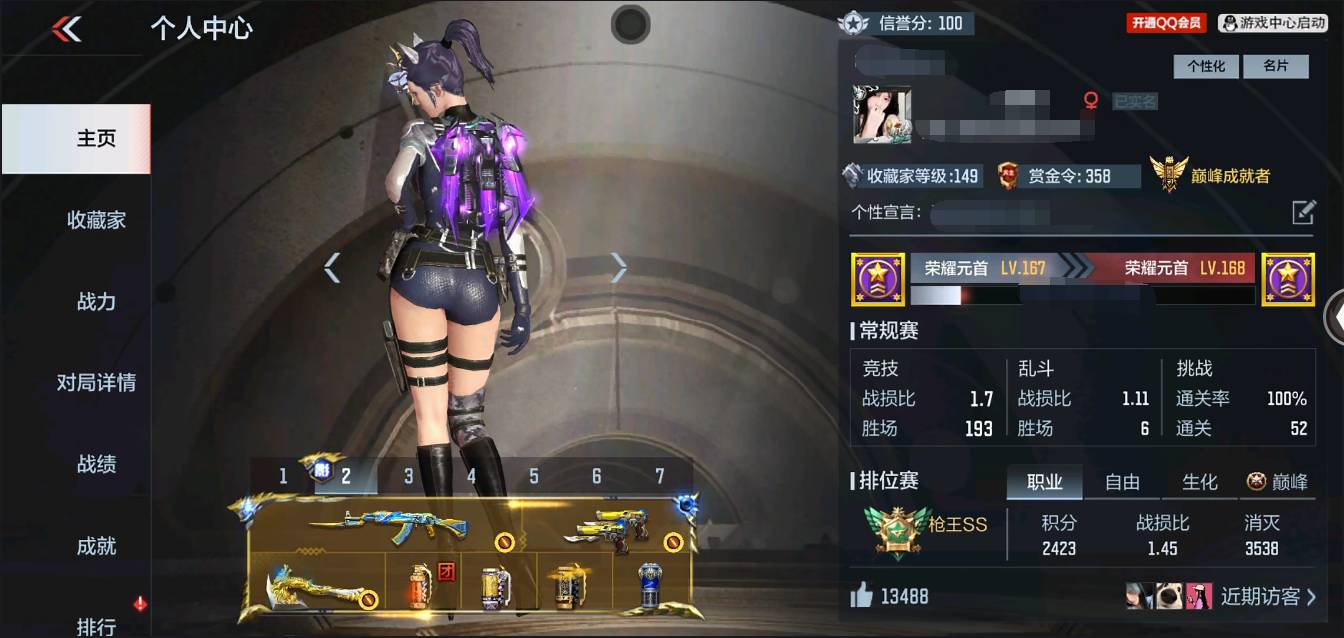Viewport: 1344px width, 638px height.
Task: Switch ranked stats to 自由 tab
Action: 1122,482
